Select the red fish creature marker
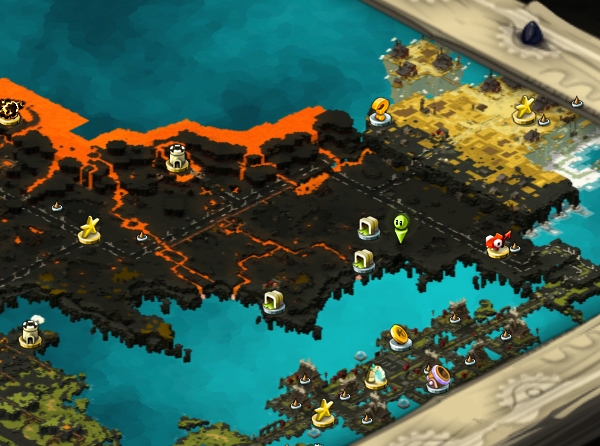The image size is (600, 446). pos(498,244)
